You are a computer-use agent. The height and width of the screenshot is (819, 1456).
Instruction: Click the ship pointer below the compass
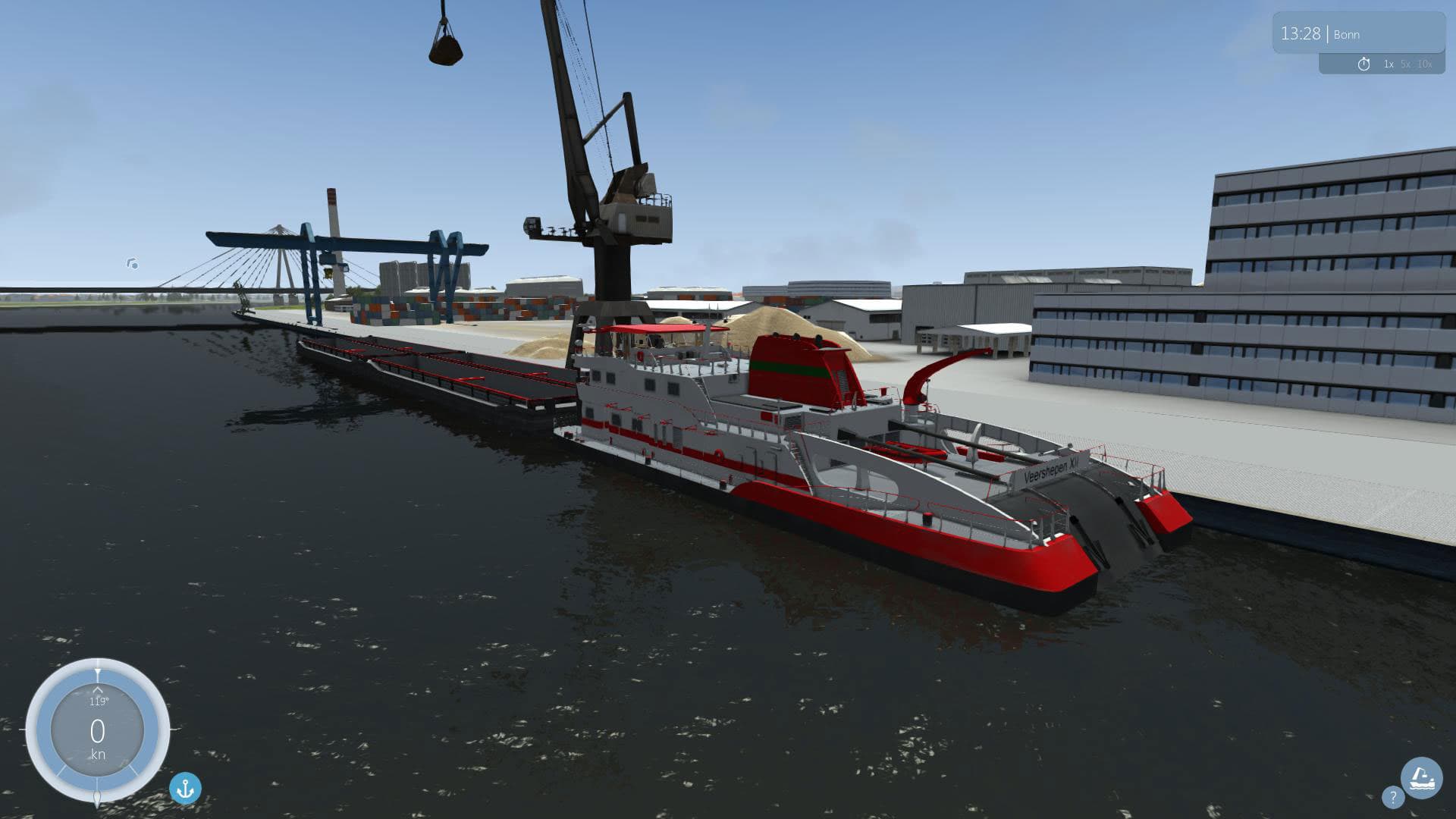98,799
